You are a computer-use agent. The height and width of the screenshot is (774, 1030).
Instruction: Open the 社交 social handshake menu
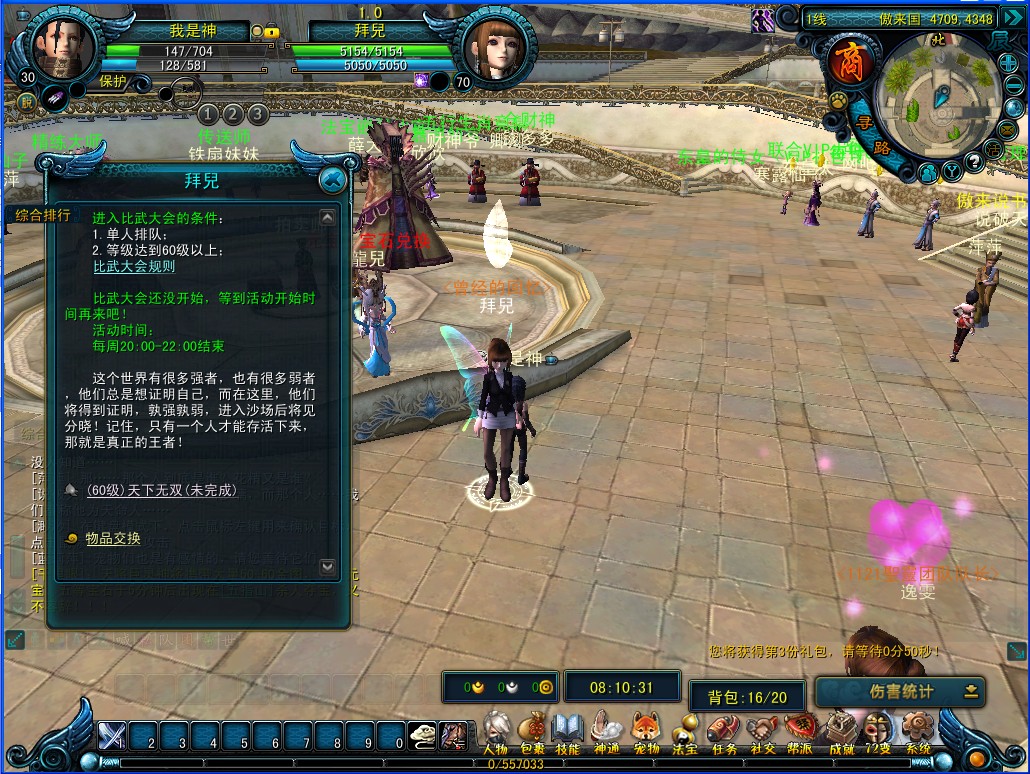pyautogui.click(x=762, y=731)
